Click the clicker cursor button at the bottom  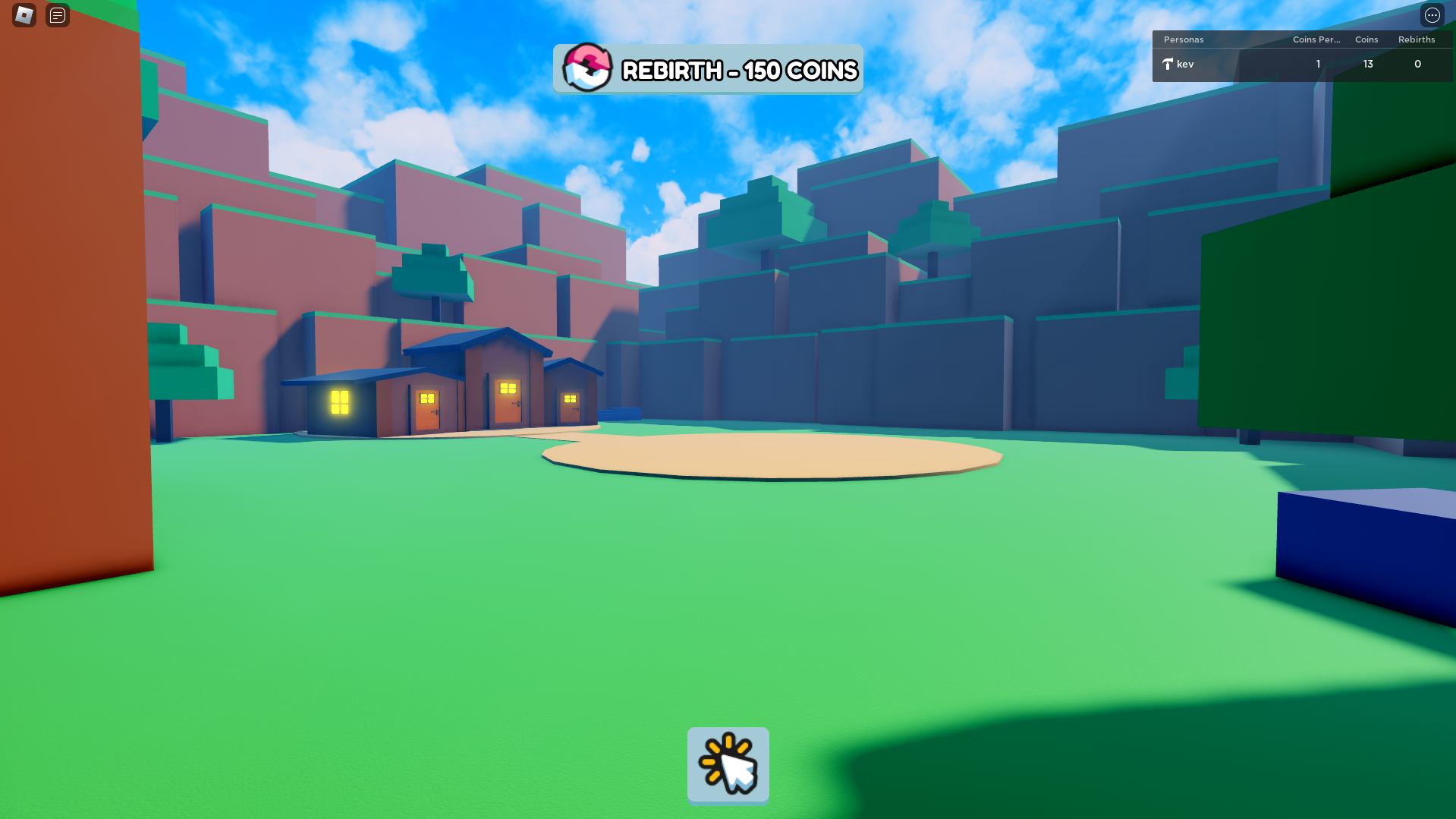[x=728, y=765]
